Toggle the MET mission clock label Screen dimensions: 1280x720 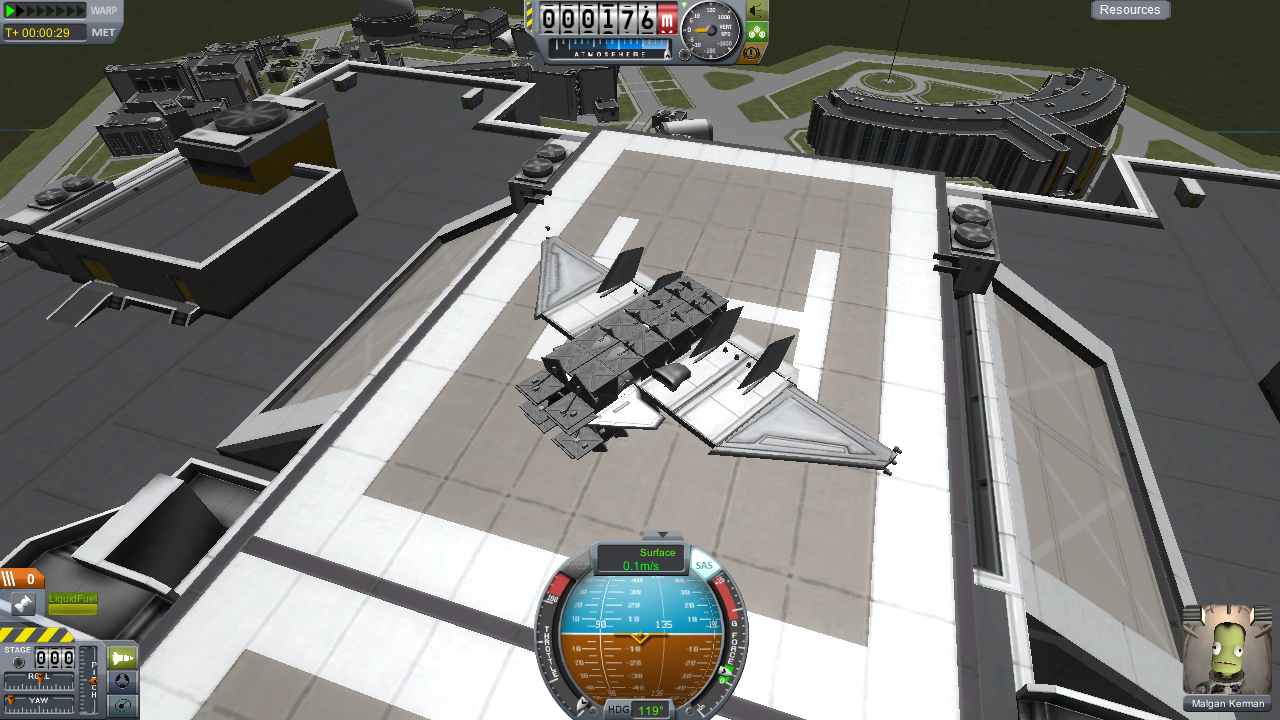(x=103, y=32)
